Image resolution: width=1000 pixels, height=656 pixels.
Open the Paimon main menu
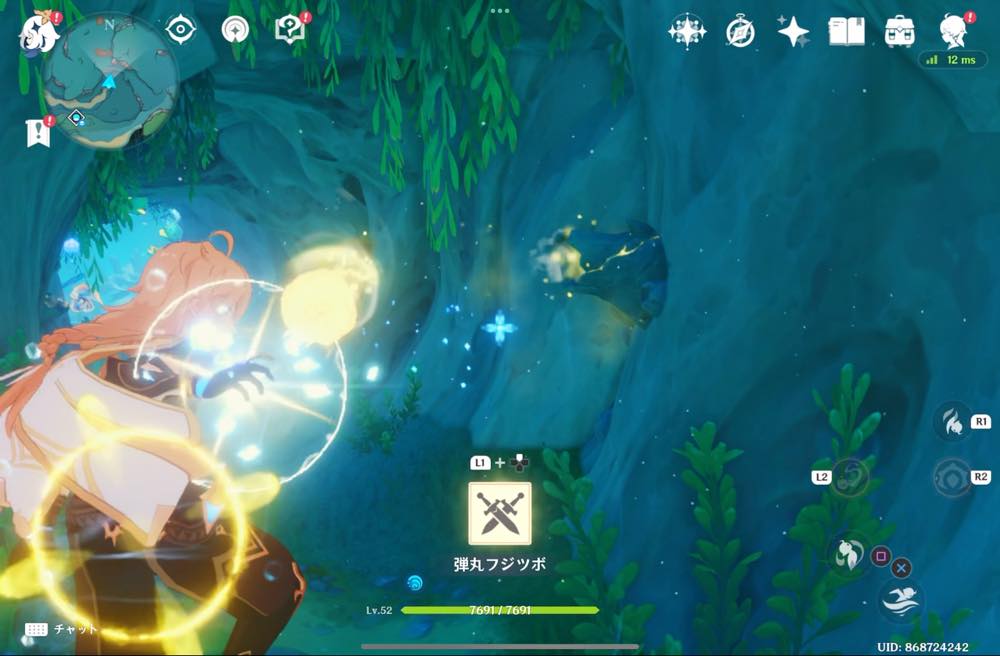(x=38, y=32)
